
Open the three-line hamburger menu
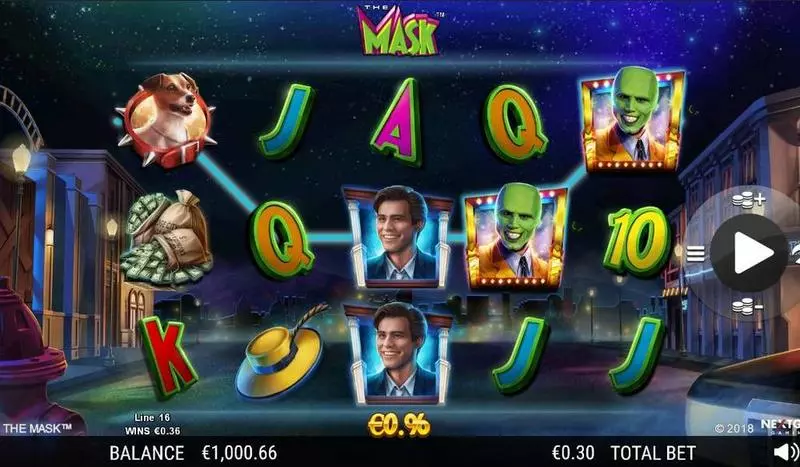click(695, 253)
